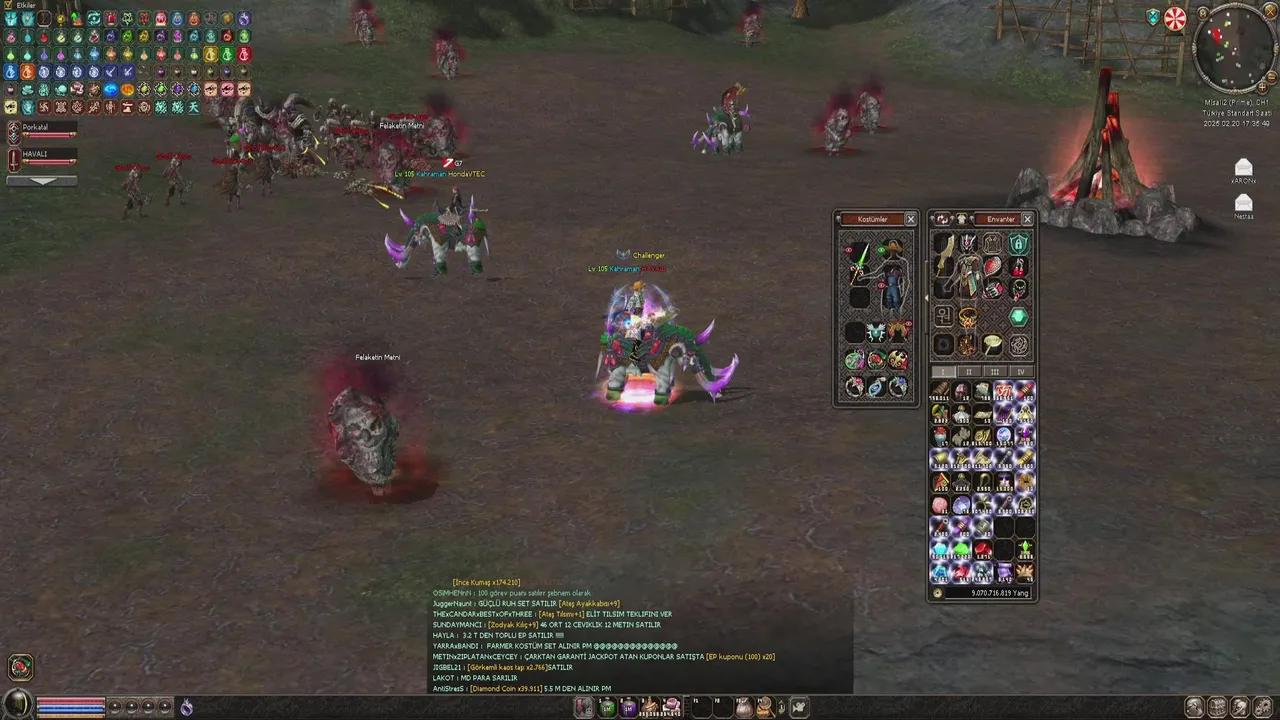Select the green 1M potion in the quickslot bar
The height and width of the screenshot is (720, 1280).
[607, 707]
